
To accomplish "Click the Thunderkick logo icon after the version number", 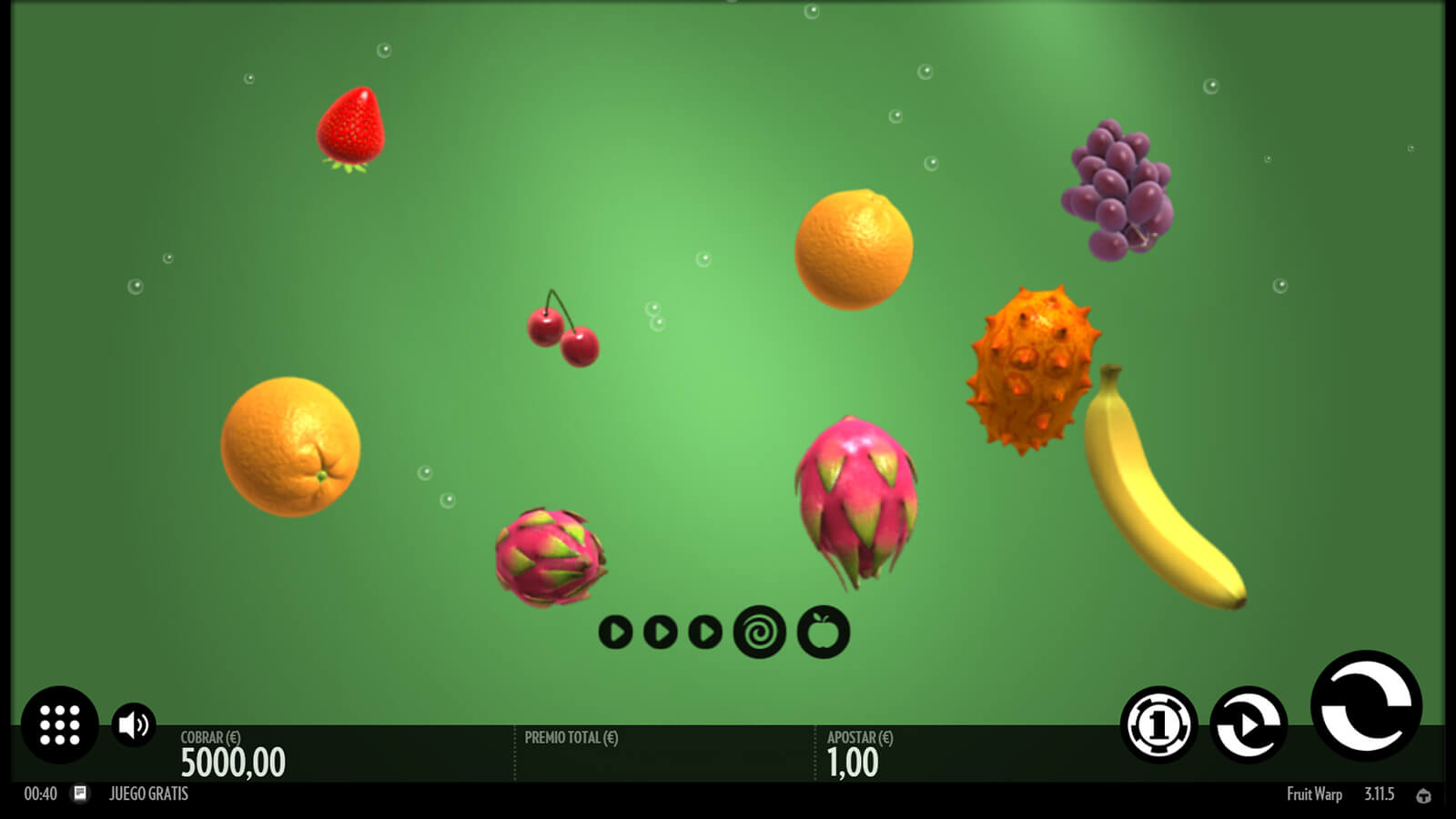I will coord(1423,795).
